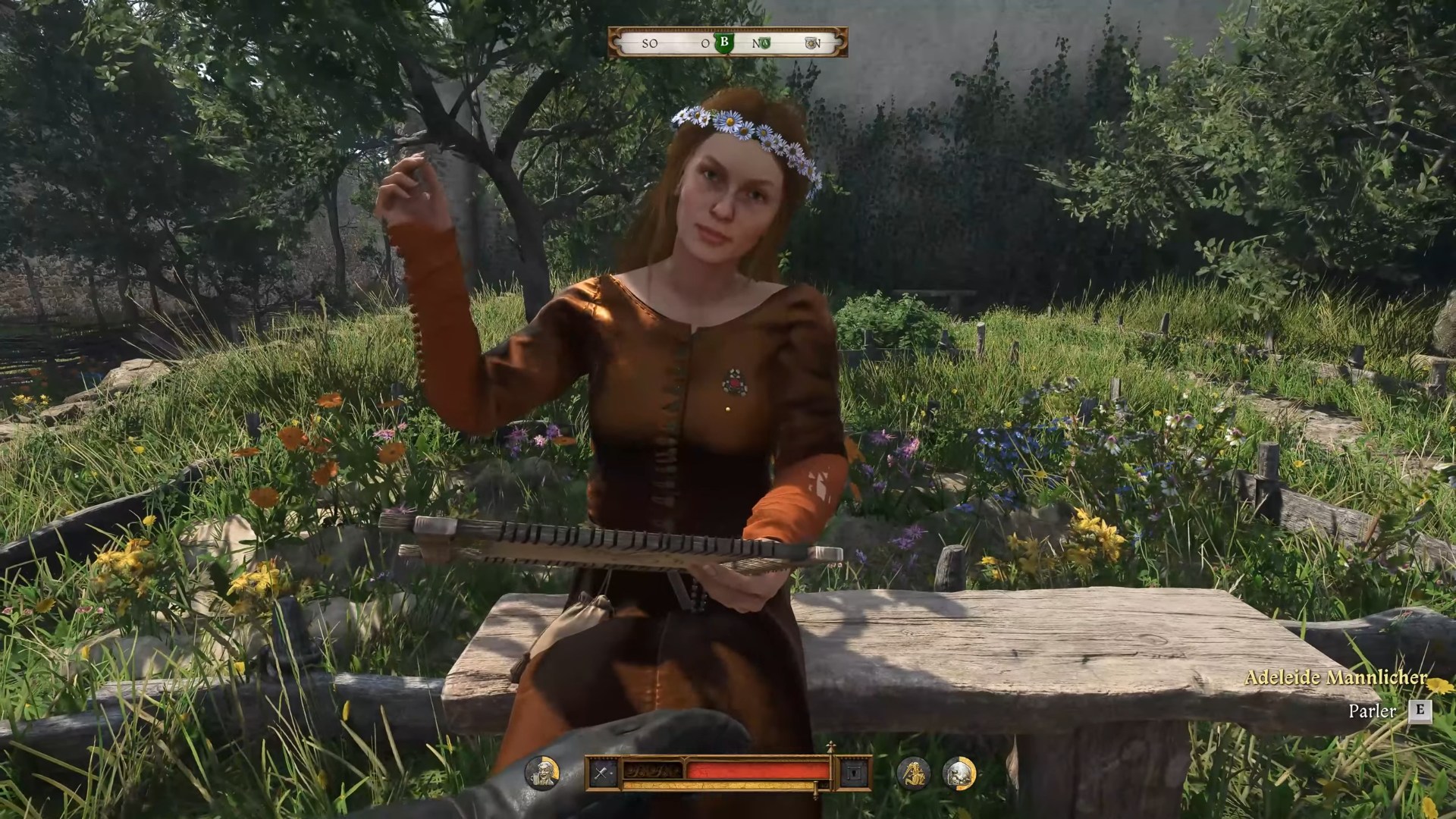Click the SO direction on the compass

click(650, 42)
